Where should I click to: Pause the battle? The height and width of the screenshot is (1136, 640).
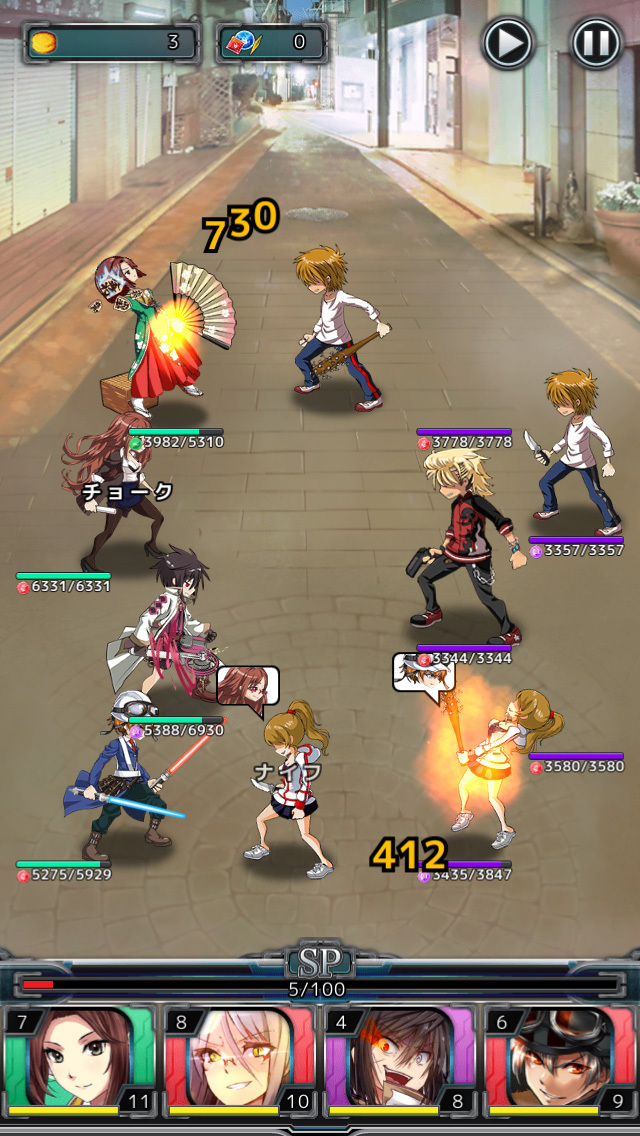[596, 43]
